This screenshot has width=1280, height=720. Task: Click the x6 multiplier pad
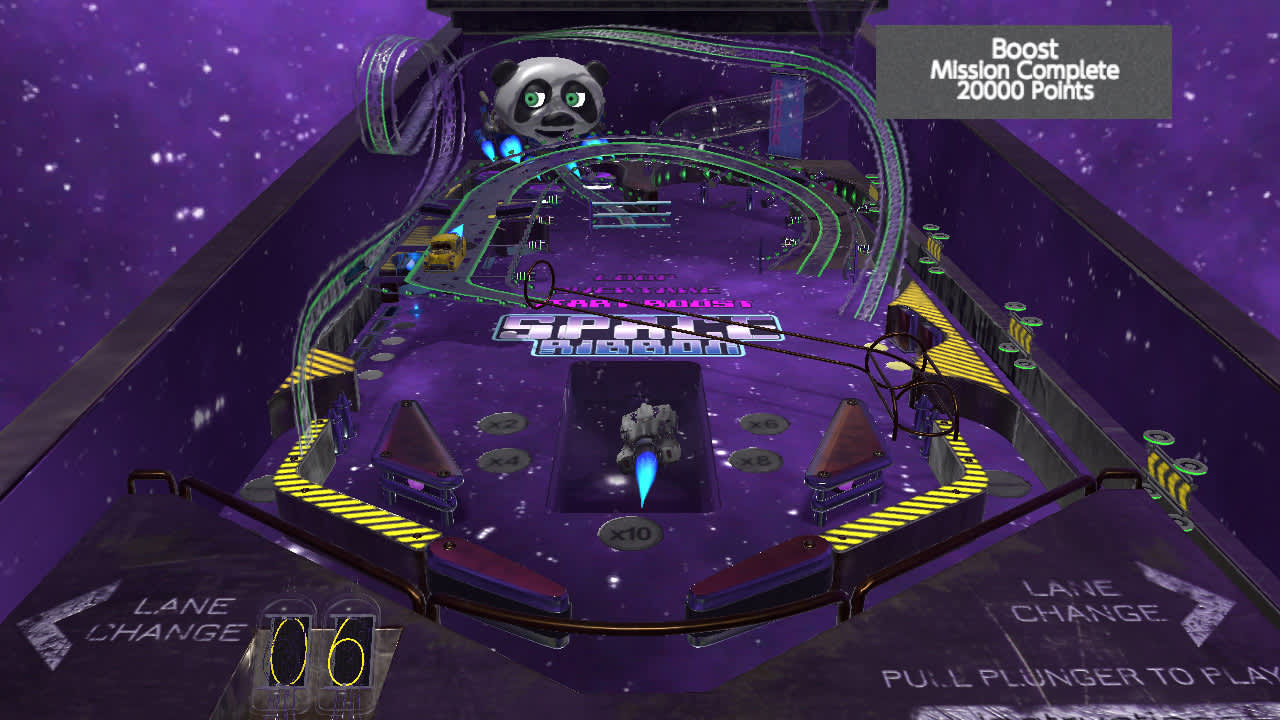pos(764,423)
